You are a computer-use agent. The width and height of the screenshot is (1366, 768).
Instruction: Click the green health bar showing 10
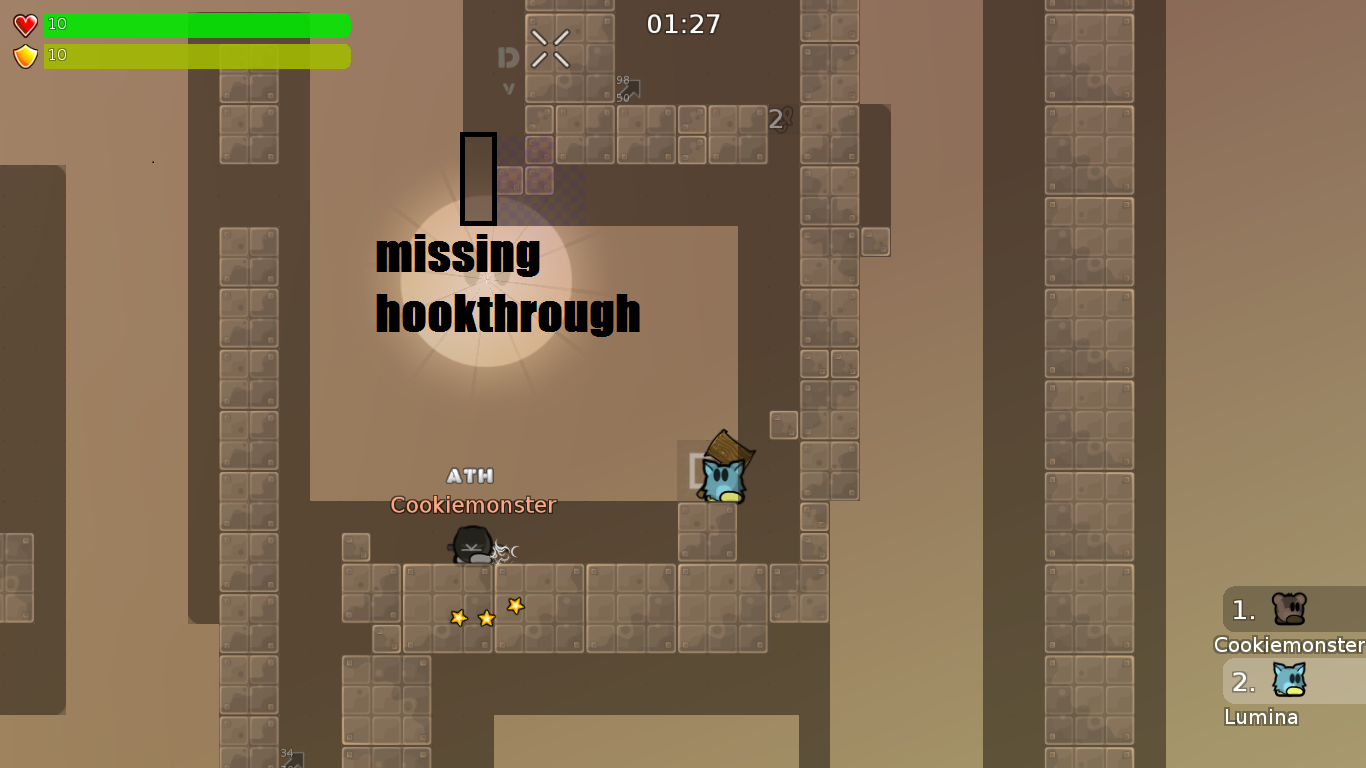click(x=195, y=25)
